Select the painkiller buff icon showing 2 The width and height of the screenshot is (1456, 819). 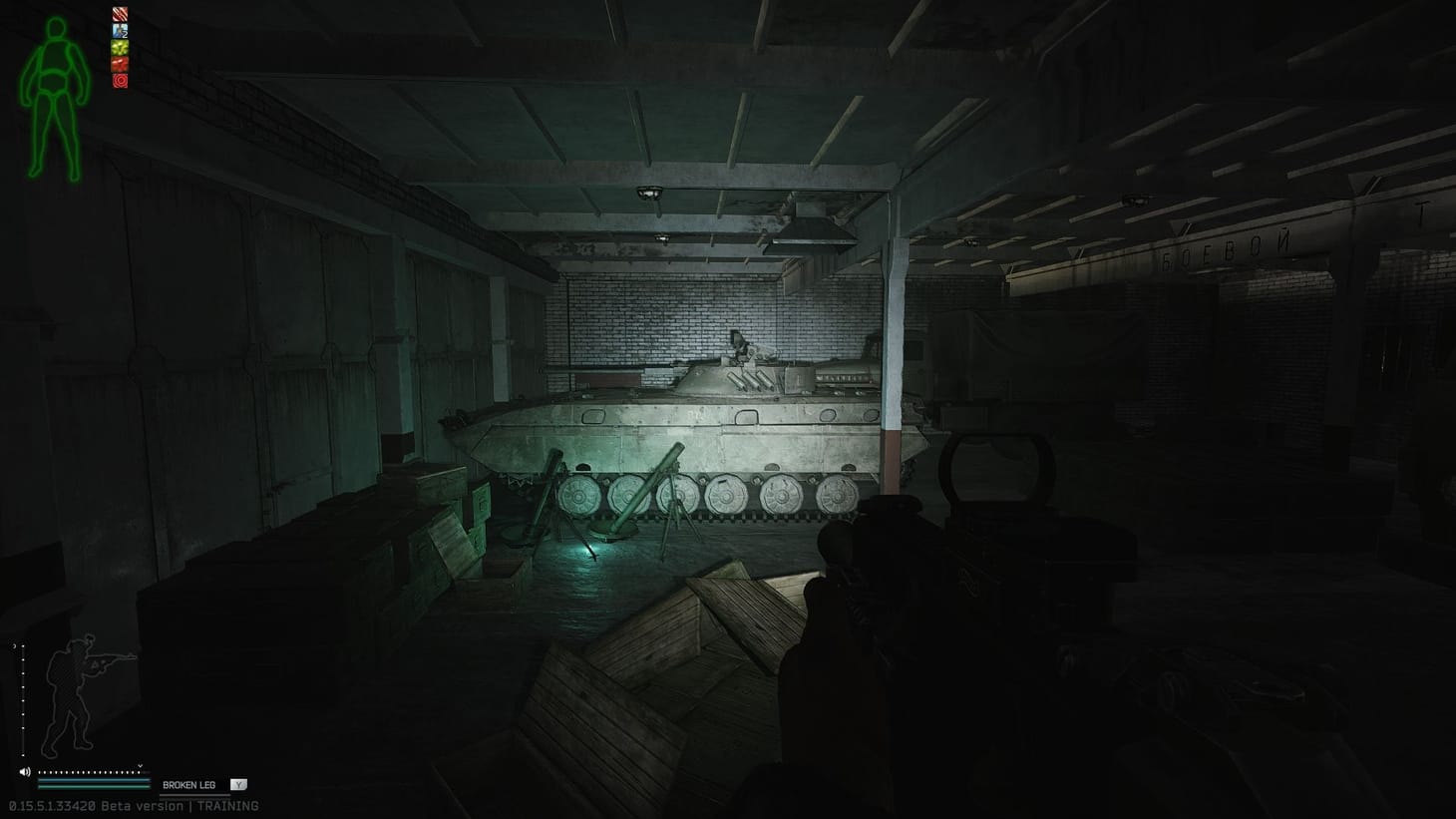click(120, 30)
